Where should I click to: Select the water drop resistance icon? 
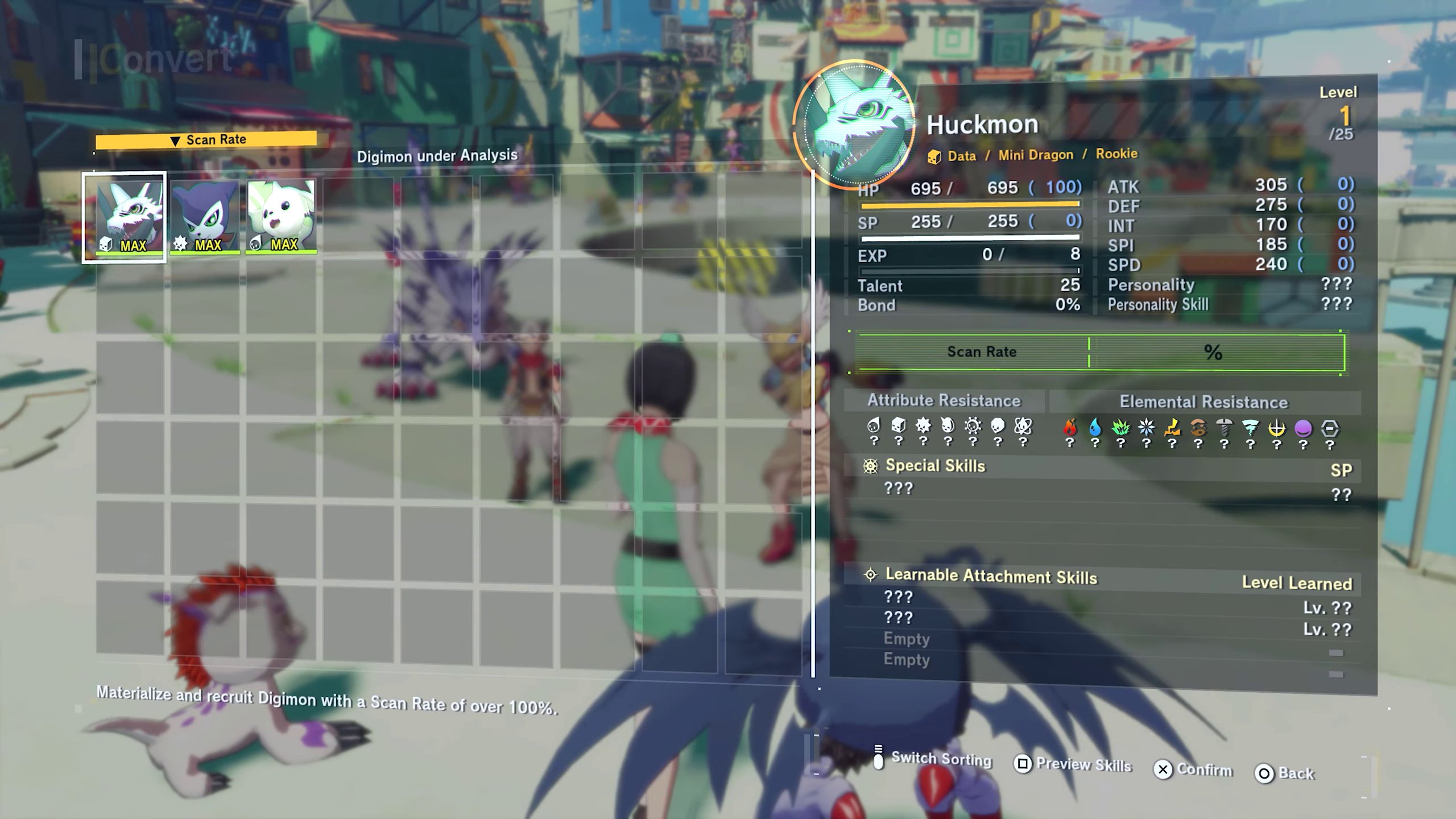(1095, 428)
